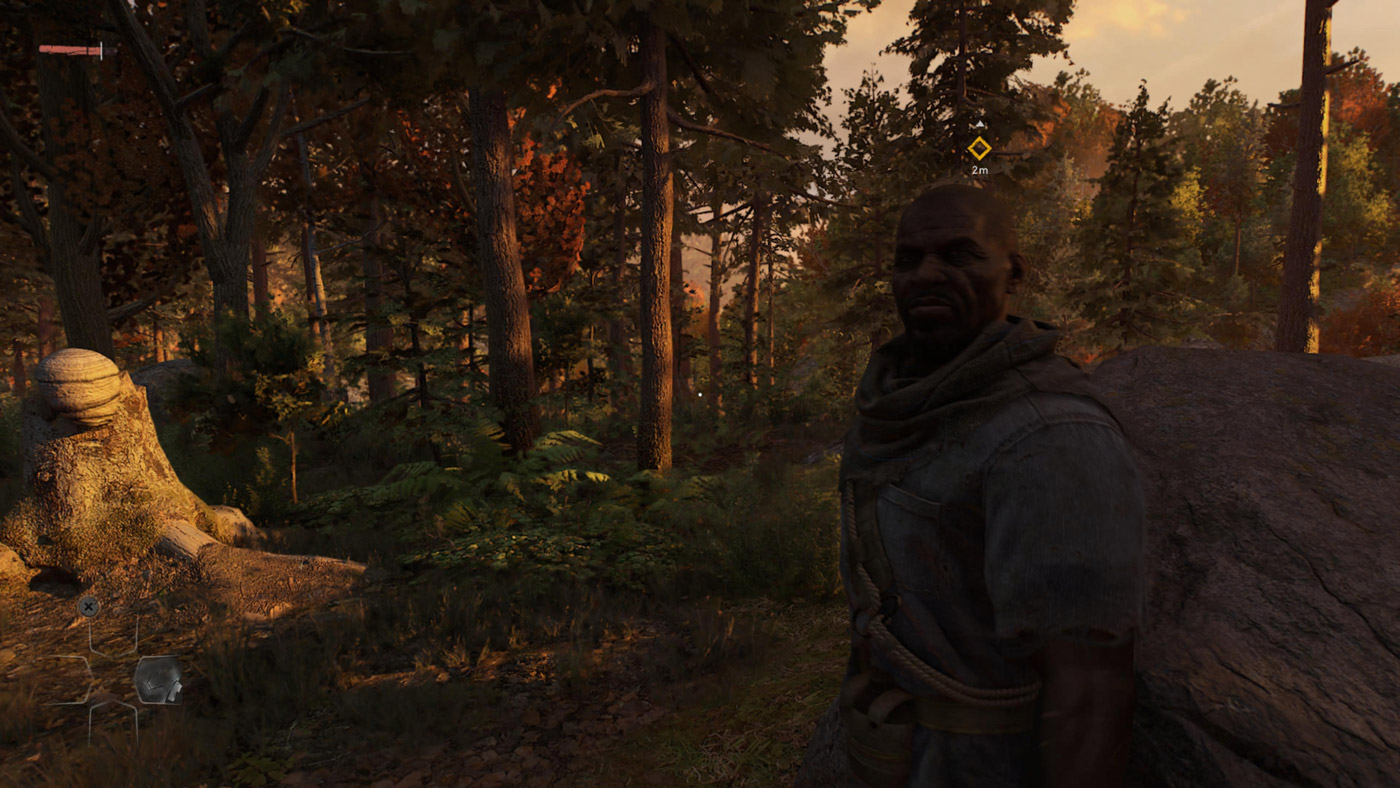Click the yellow diamond objective marker
Screen dimensions: 1400x788
point(979,148)
